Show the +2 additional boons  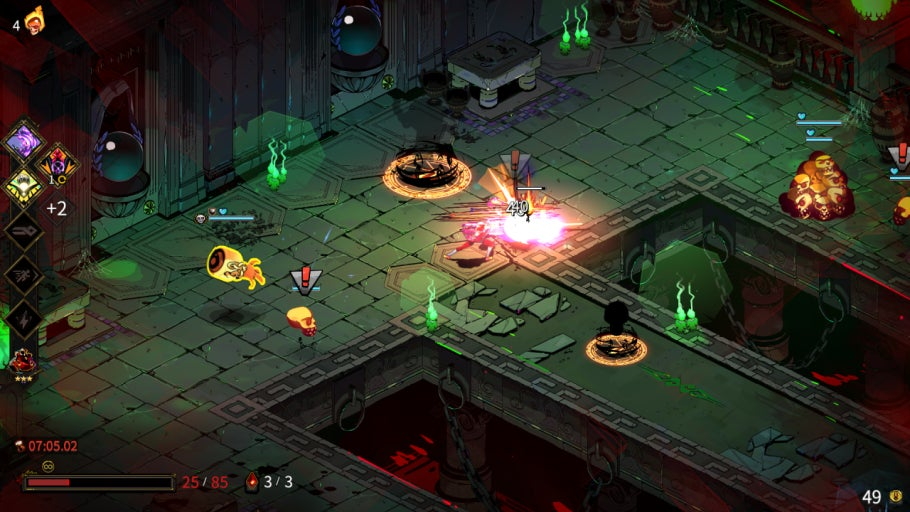pos(56,208)
